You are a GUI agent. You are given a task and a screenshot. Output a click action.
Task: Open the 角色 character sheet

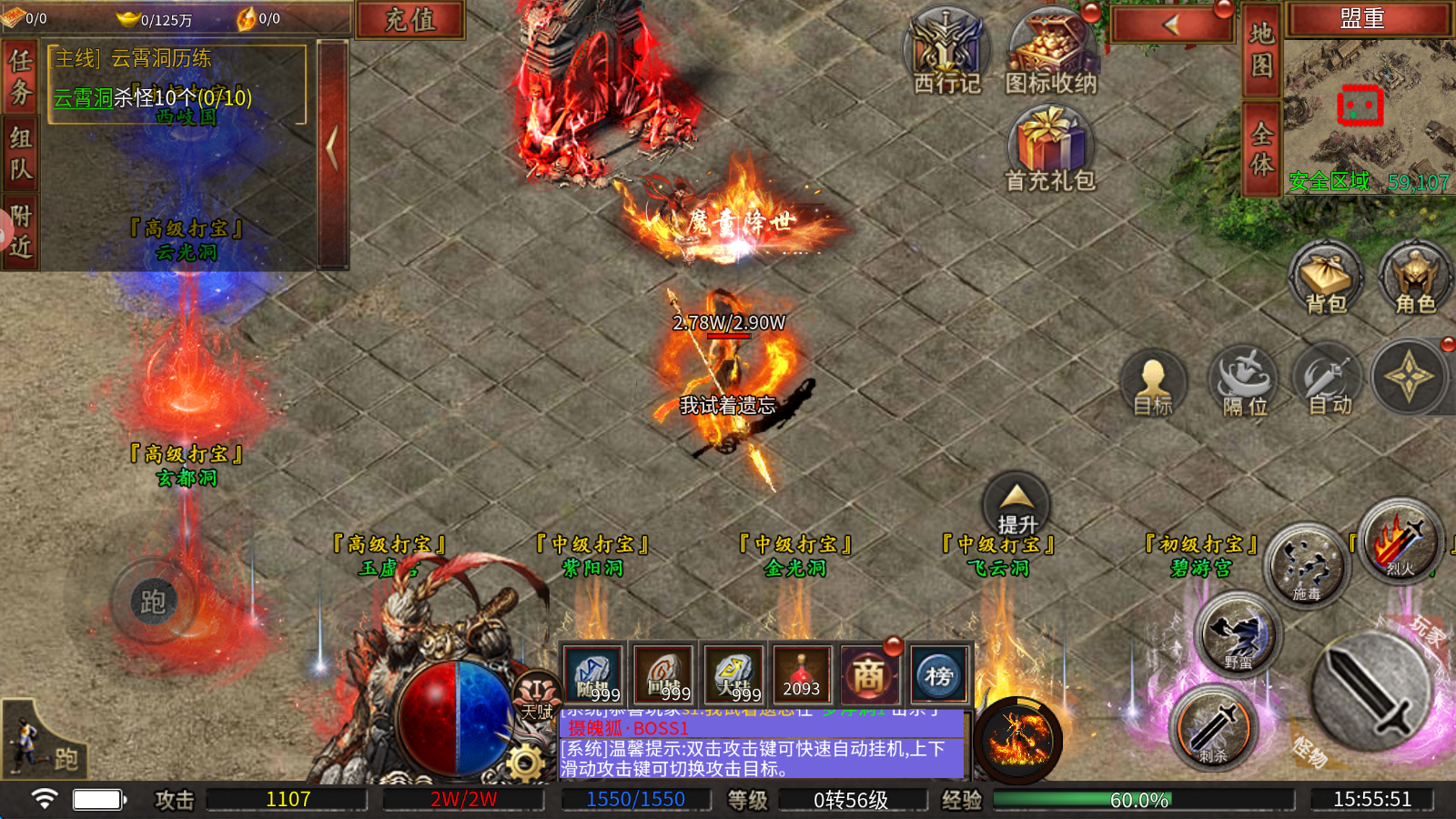(1414, 278)
